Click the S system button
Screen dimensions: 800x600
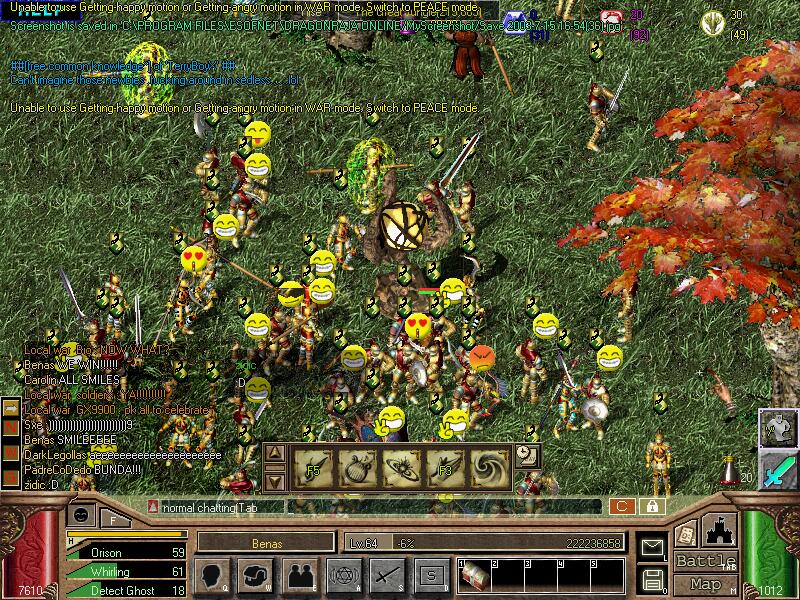click(430, 575)
